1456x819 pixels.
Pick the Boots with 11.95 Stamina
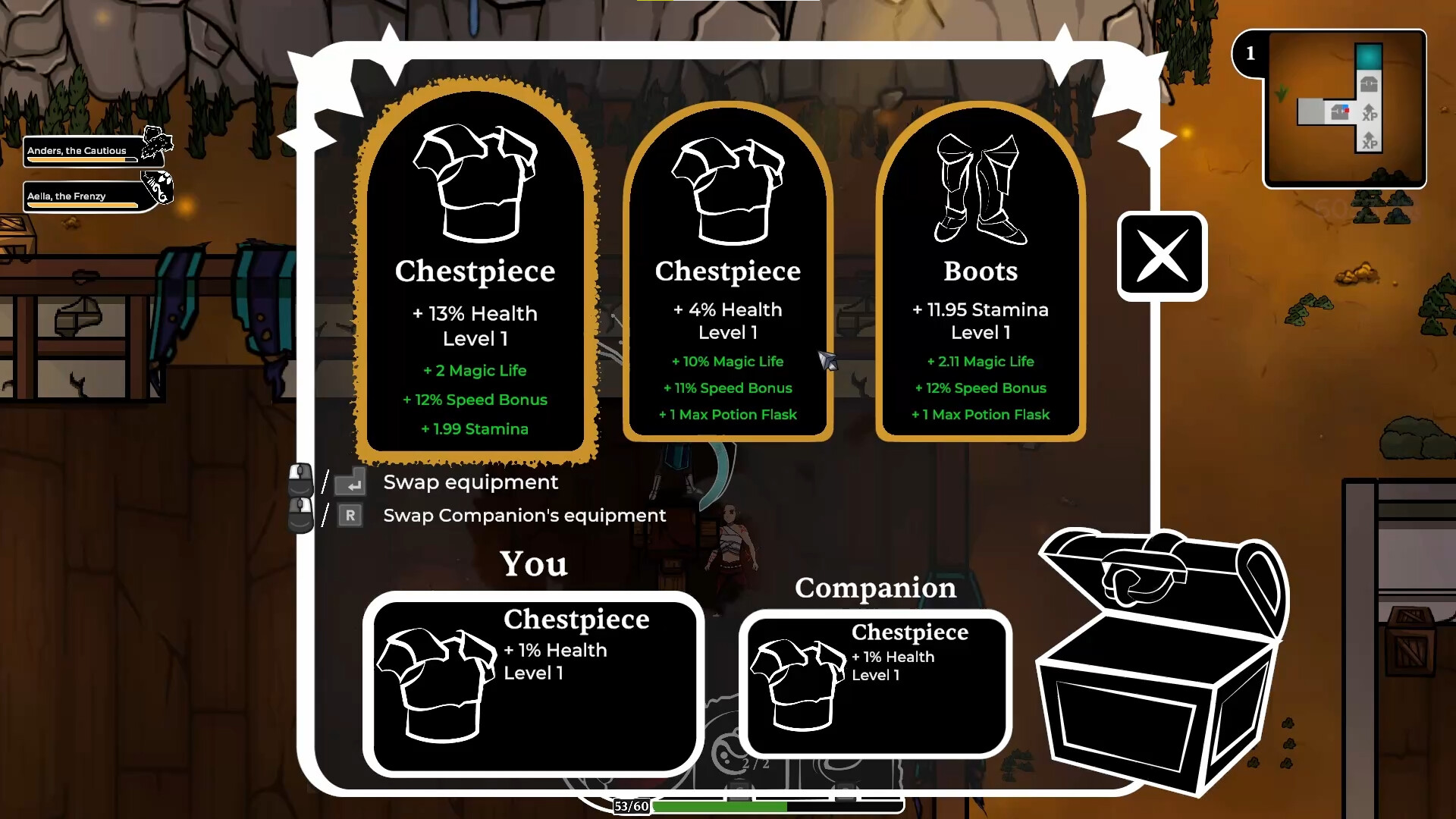981,273
